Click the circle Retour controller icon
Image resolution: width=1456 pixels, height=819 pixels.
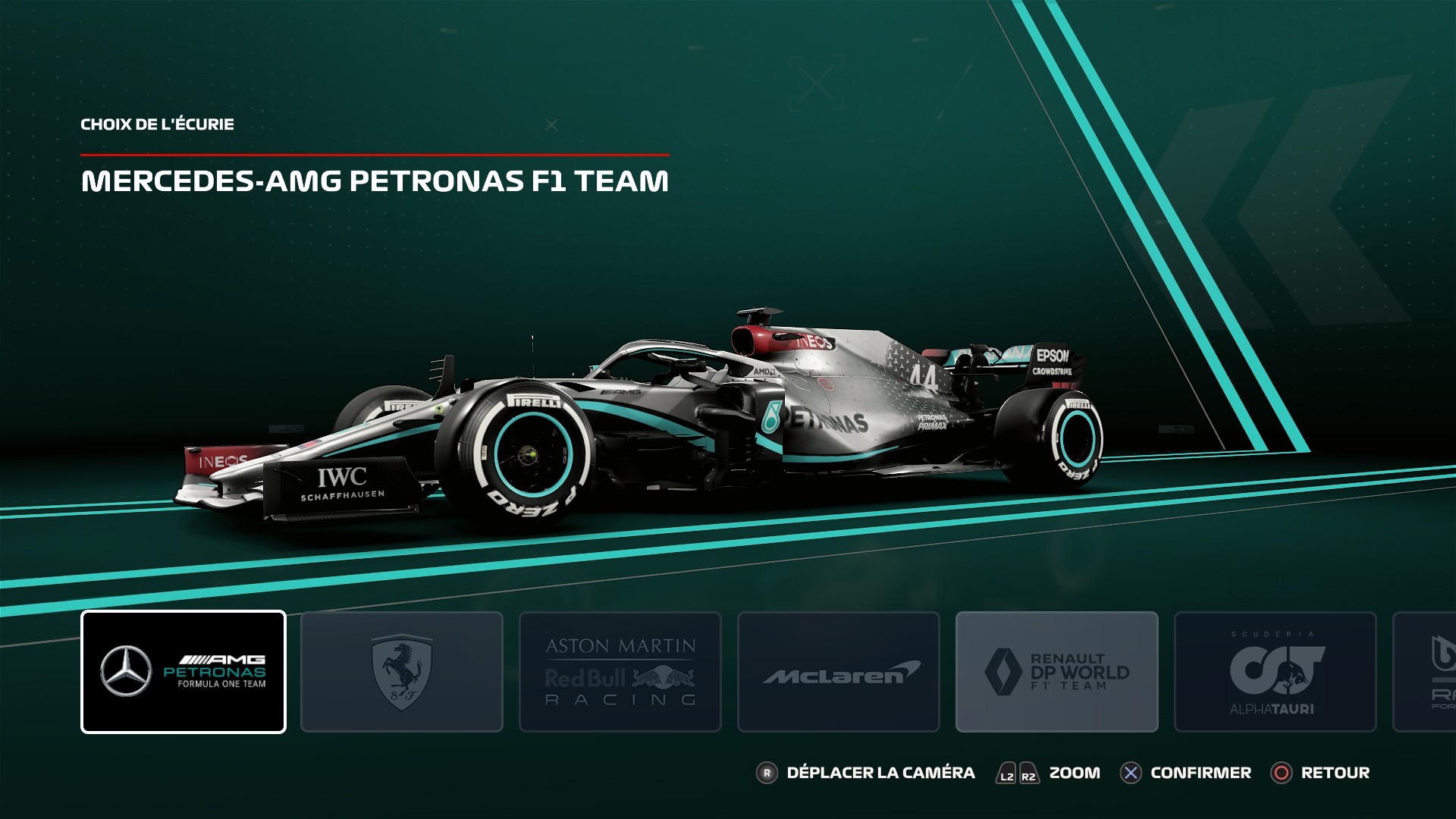(x=1280, y=773)
